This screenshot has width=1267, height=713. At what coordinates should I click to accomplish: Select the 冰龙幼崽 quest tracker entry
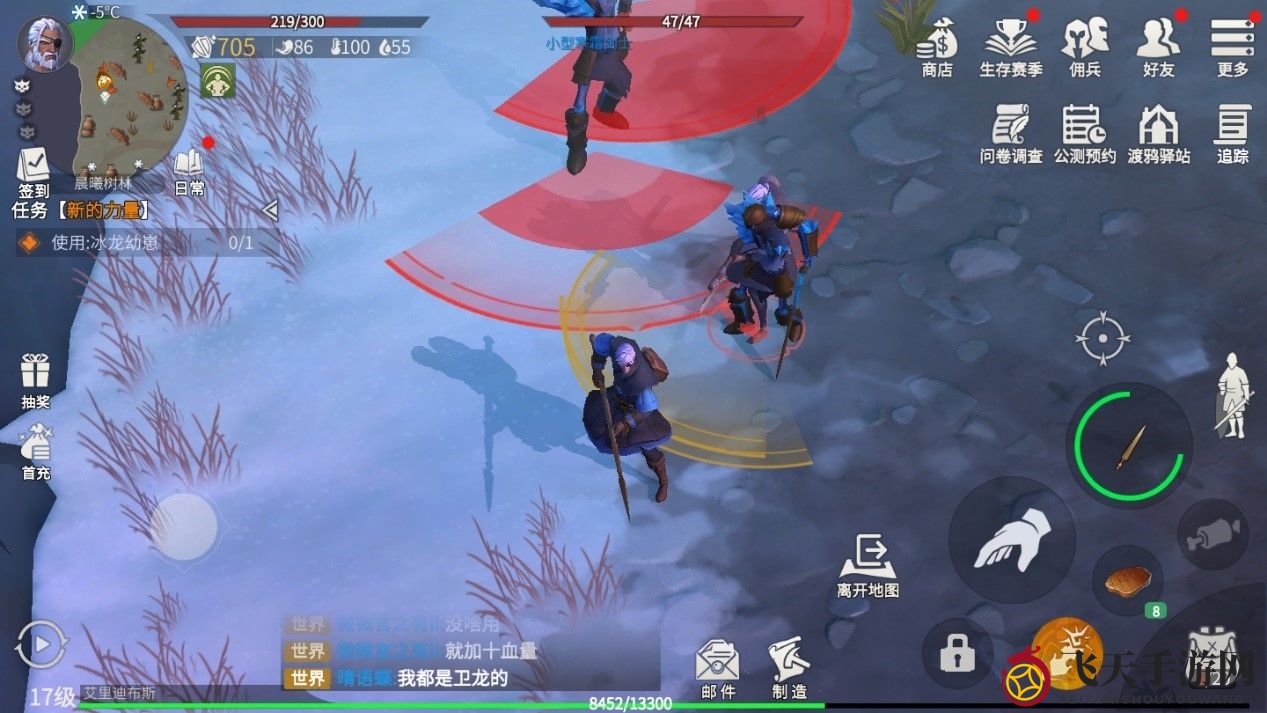pyautogui.click(x=140, y=242)
